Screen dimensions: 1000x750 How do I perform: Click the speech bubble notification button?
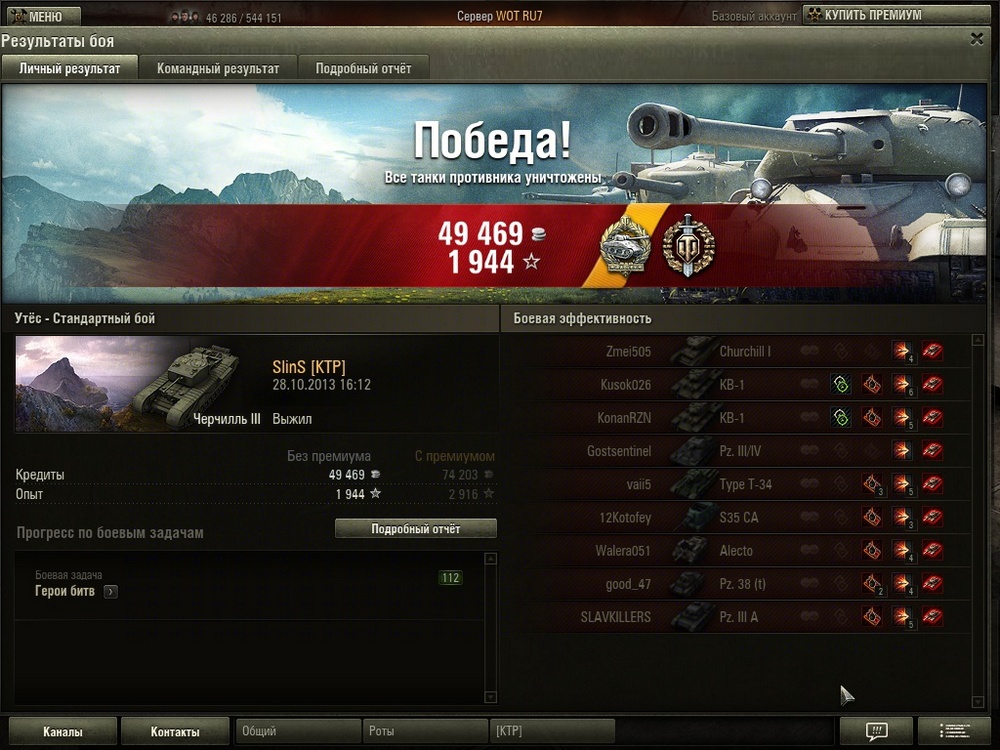pyautogui.click(x=876, y=731)
